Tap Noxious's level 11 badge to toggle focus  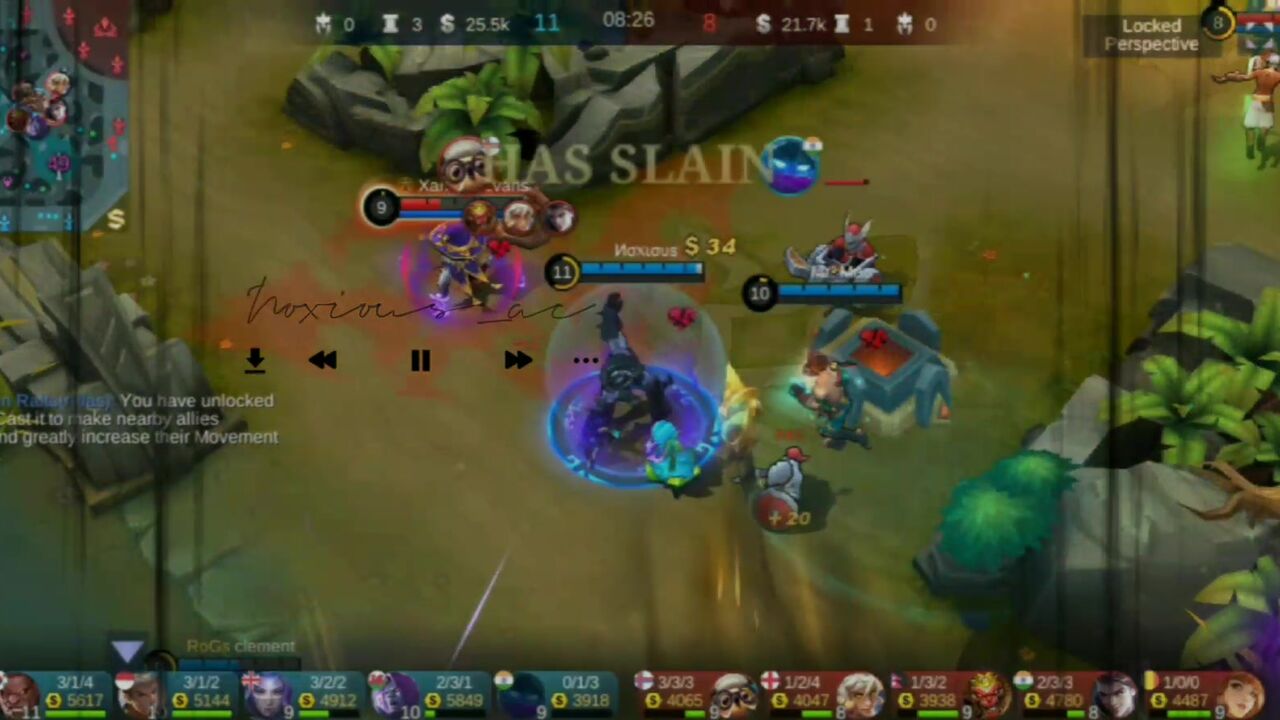(562, 272)
